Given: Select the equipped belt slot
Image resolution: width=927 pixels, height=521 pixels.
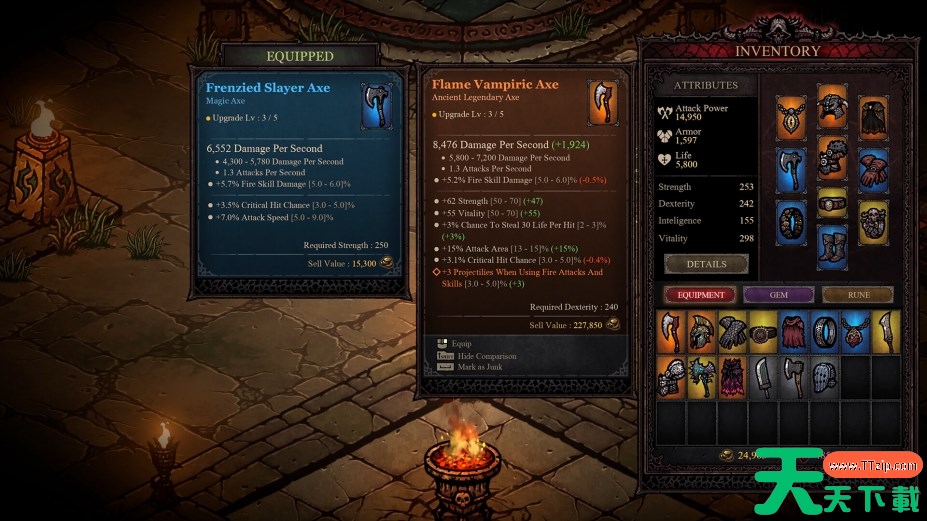Looking at the screenshot, I should click(x=832, y=204).
